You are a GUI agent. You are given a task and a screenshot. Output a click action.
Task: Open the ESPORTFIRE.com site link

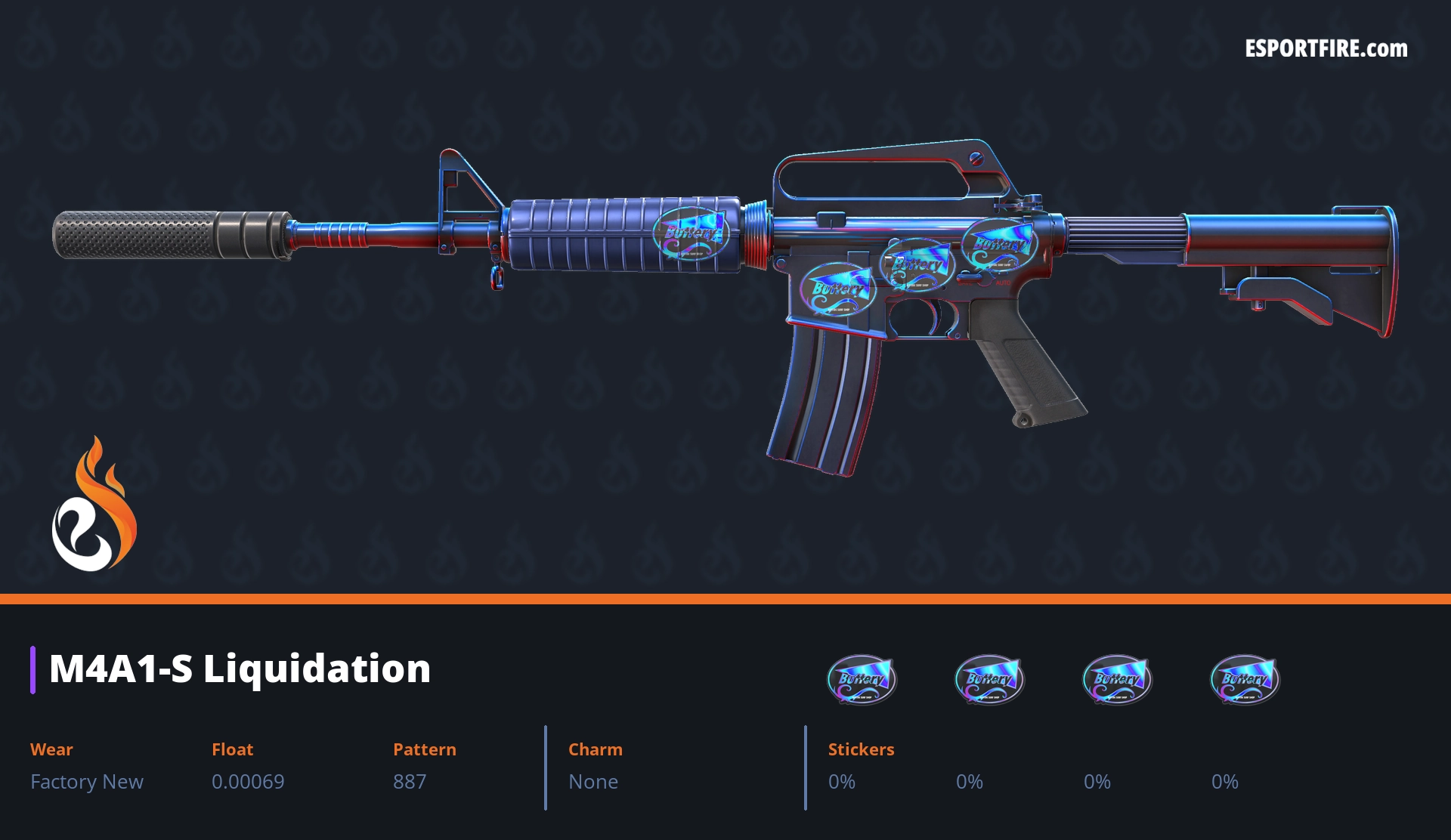point(1326,49)
